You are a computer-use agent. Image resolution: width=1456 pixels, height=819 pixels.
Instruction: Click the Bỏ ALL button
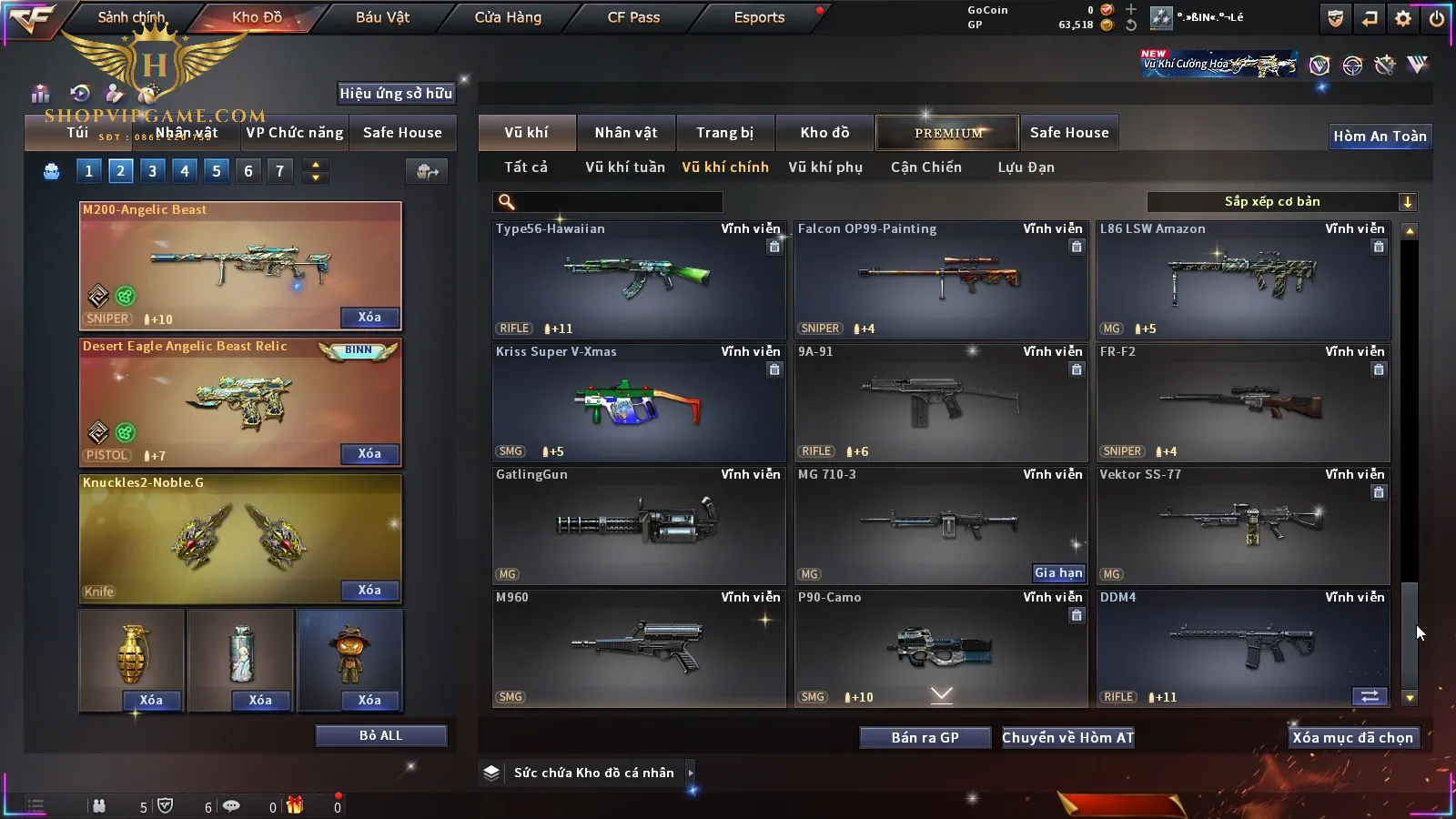point(380,735)
